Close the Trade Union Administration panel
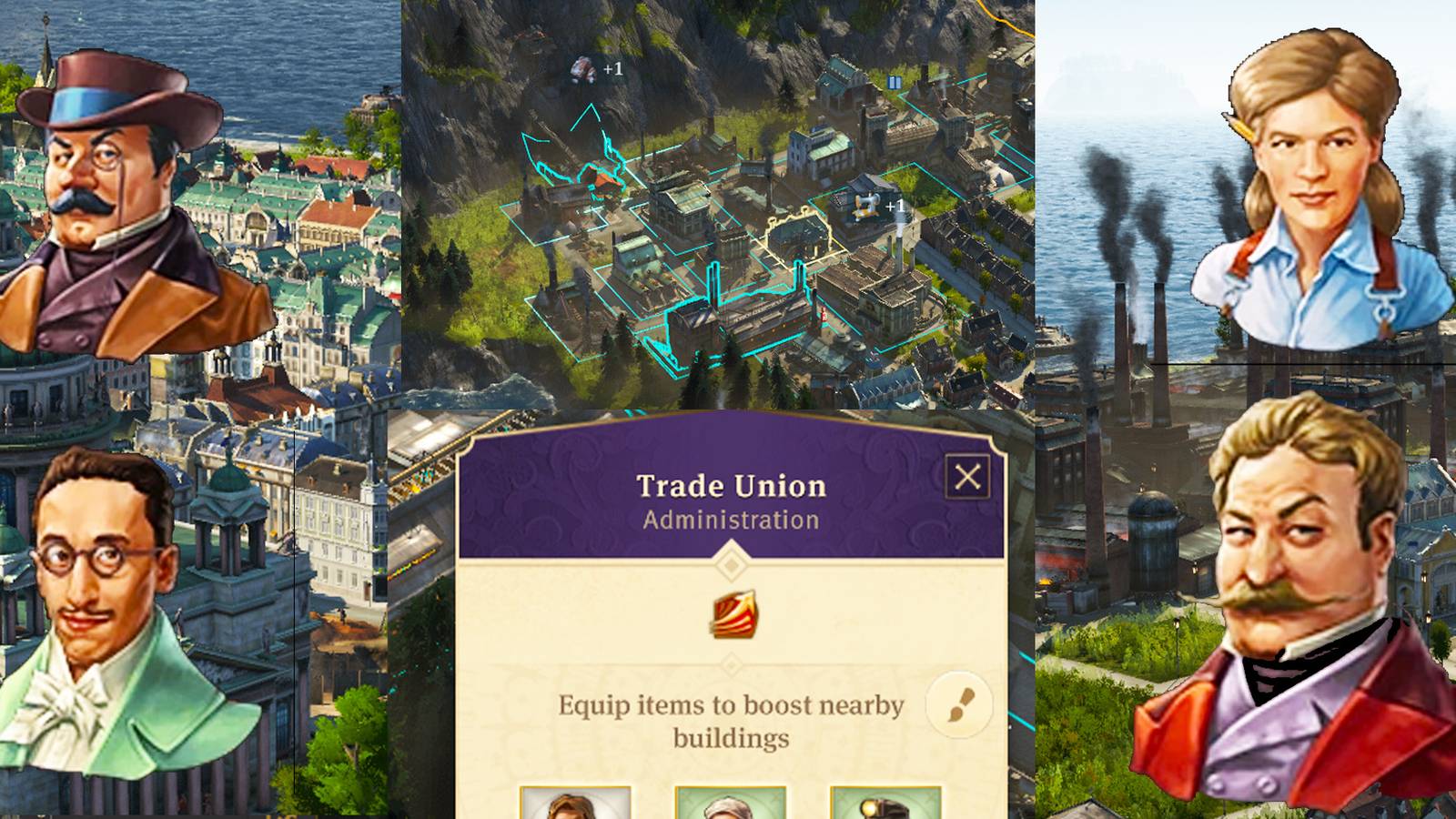The image size is (1456, 819). pyautogui.click(x=968, y=477)
